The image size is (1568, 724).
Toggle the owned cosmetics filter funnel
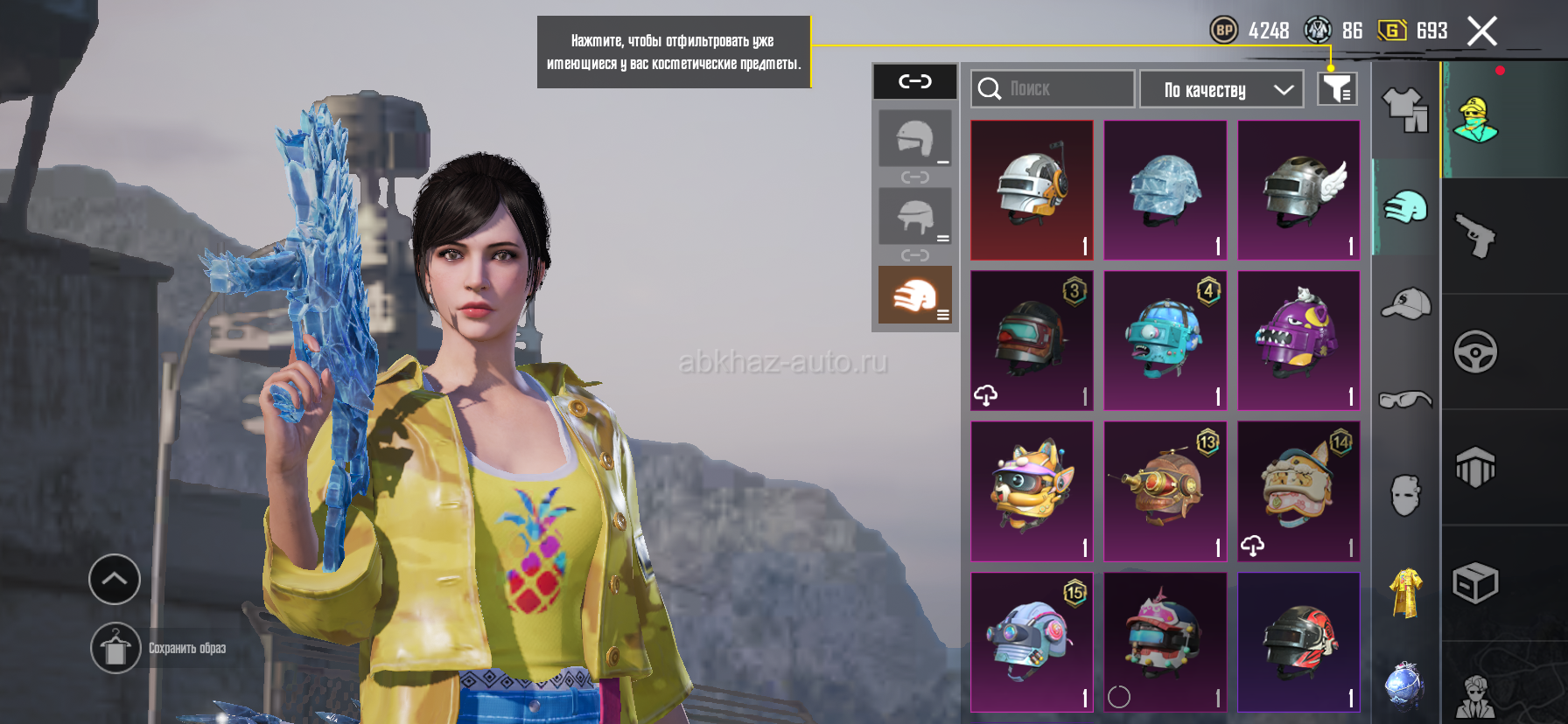click(x=1337, y=88)
